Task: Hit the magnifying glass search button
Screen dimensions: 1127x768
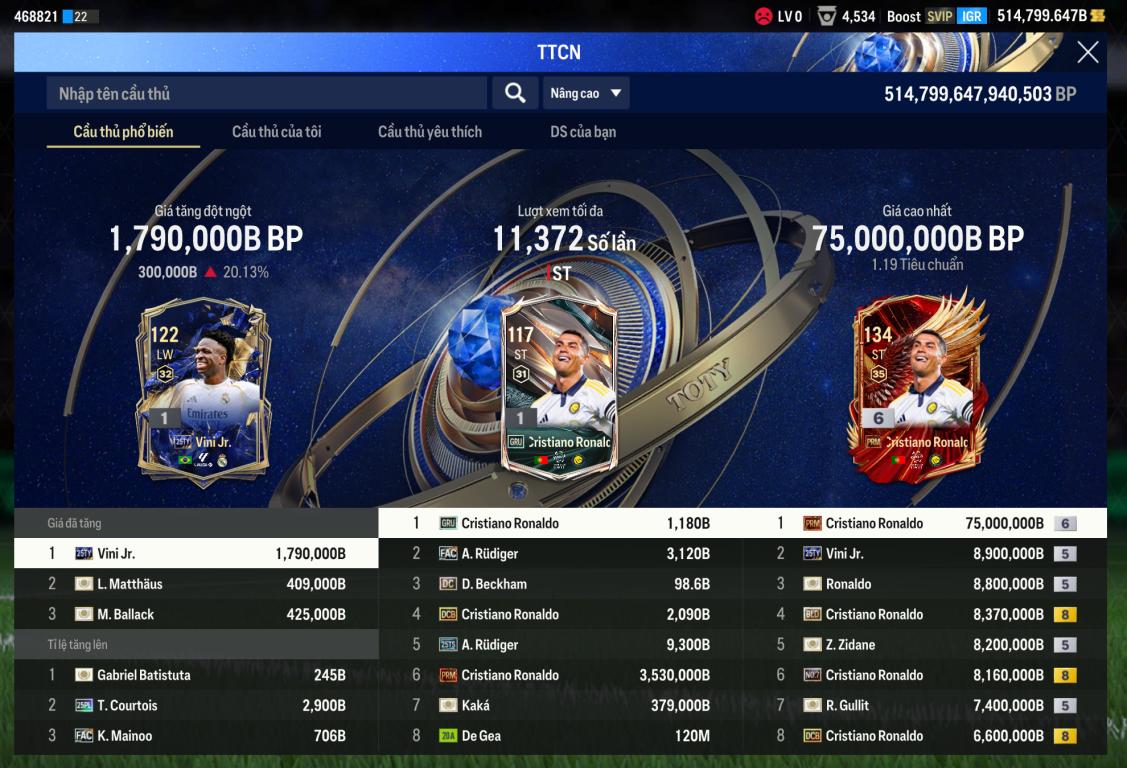Action: click(515, 93)
